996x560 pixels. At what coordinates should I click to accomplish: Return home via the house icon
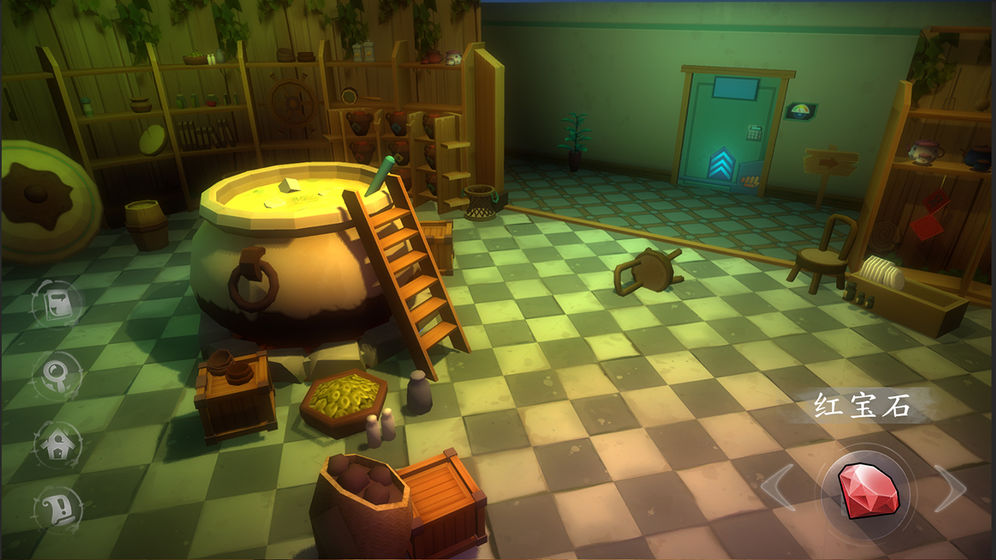tap(57, 443)
